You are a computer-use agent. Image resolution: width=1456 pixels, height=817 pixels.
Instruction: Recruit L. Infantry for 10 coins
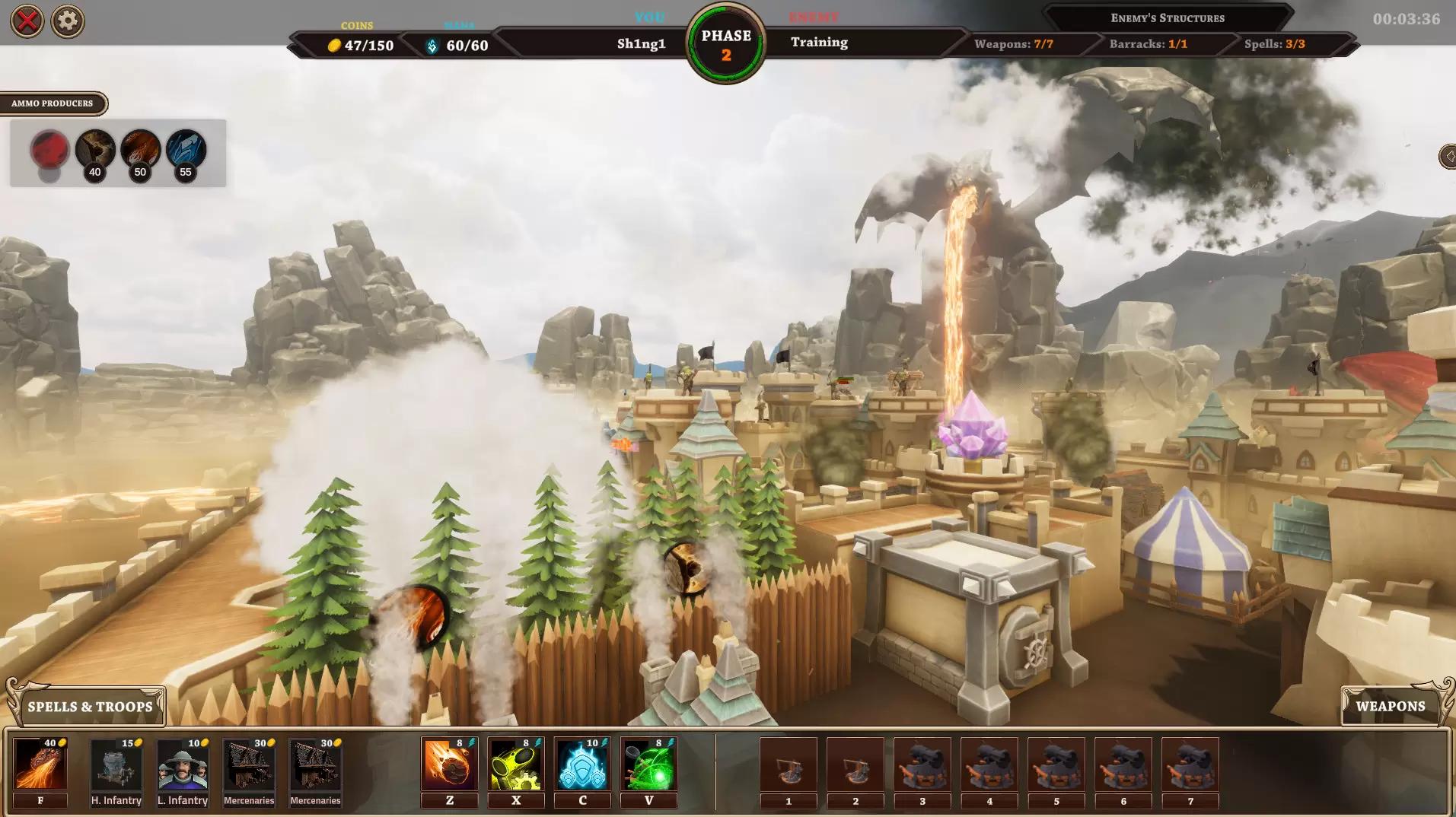coord(183,765)
